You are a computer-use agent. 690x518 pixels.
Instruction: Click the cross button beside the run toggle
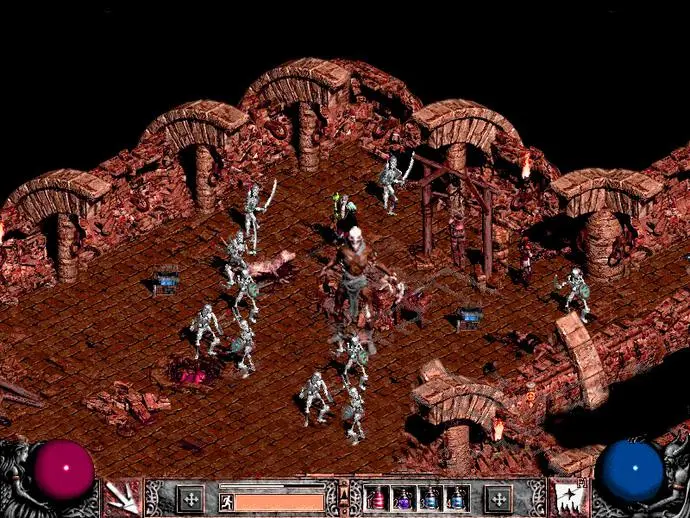(x=190, y=498)
